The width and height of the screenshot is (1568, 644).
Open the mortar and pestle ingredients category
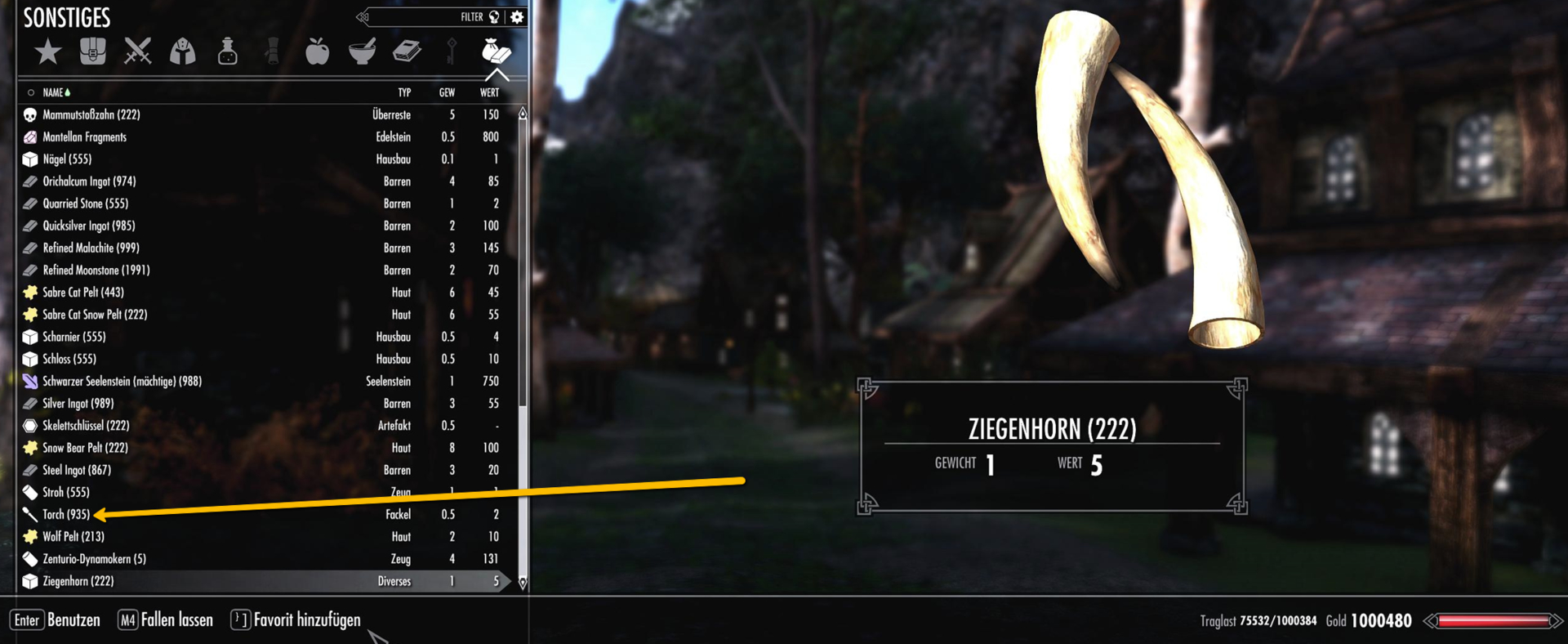(363, 51)
